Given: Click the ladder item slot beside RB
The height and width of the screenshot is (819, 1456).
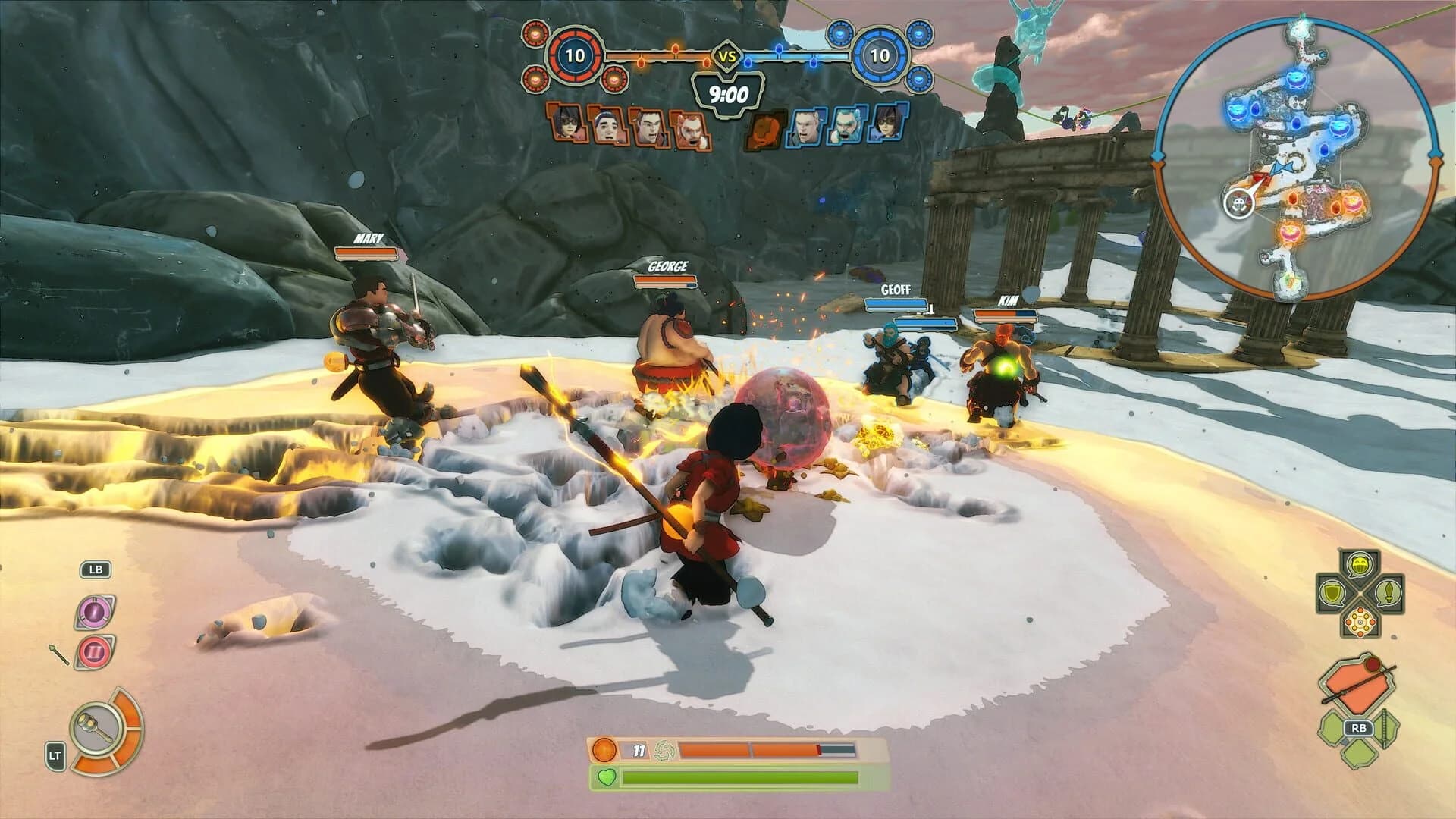Looking at the screenshot, I should pyautogui.click(x=1384, y=727).
